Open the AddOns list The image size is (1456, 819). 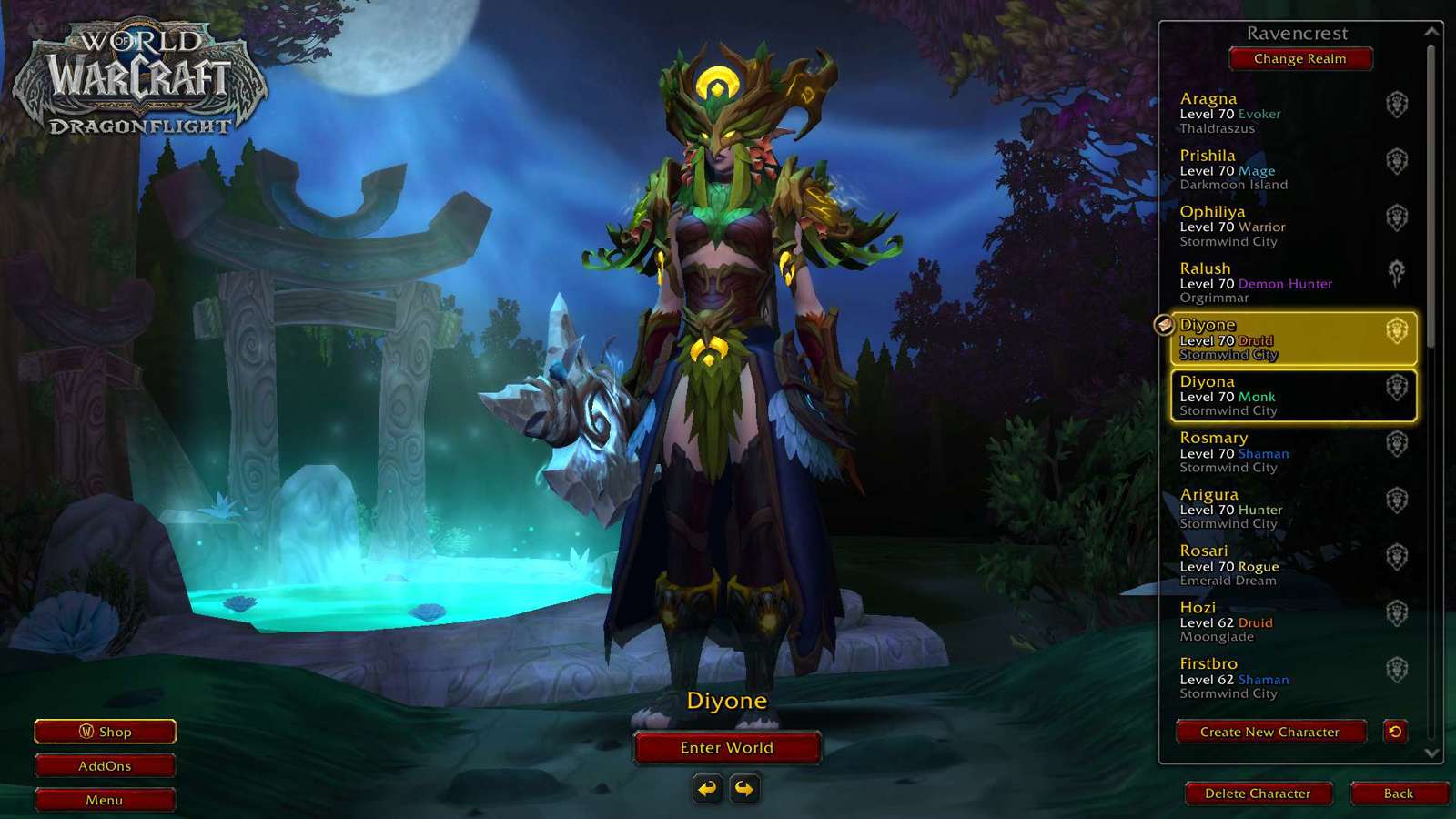[x=105, y=766]
